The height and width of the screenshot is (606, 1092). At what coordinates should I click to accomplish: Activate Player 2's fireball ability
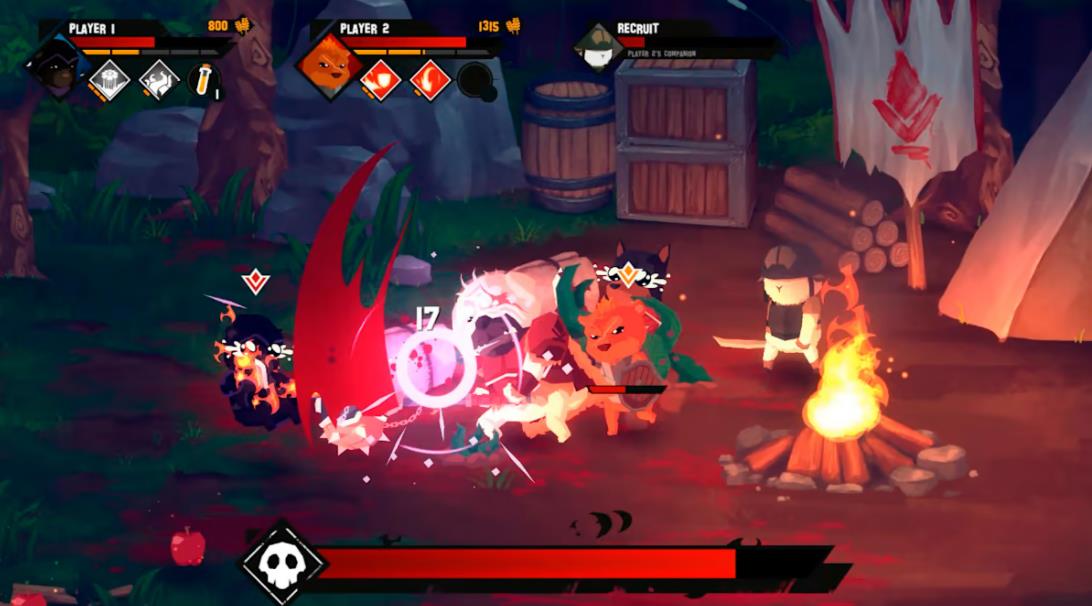tap(381, 79)
